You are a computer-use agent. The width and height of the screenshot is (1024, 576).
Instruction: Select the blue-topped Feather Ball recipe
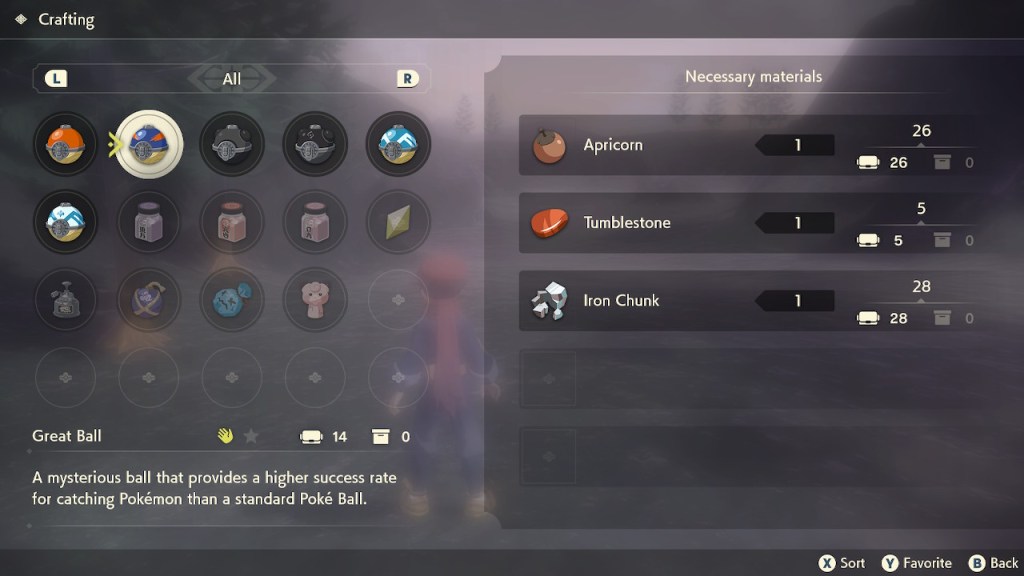[398, 144]
